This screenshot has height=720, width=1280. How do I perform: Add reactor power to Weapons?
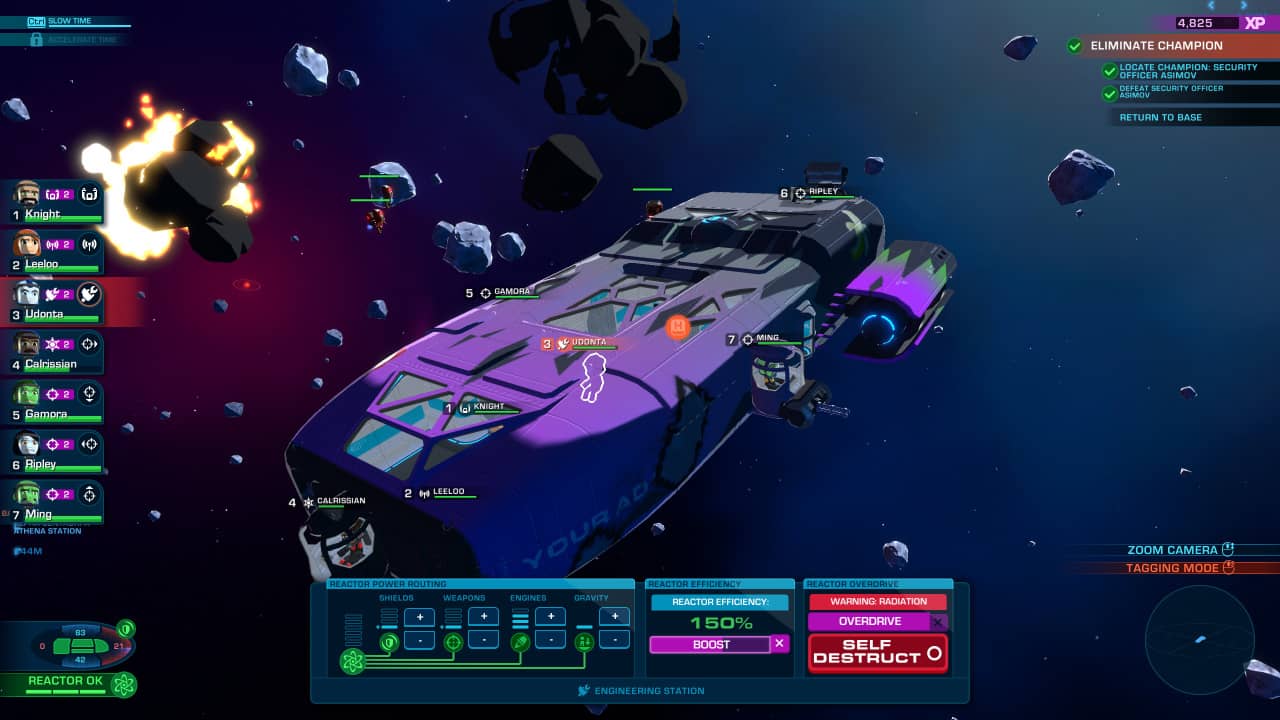[x=483, y=618]
